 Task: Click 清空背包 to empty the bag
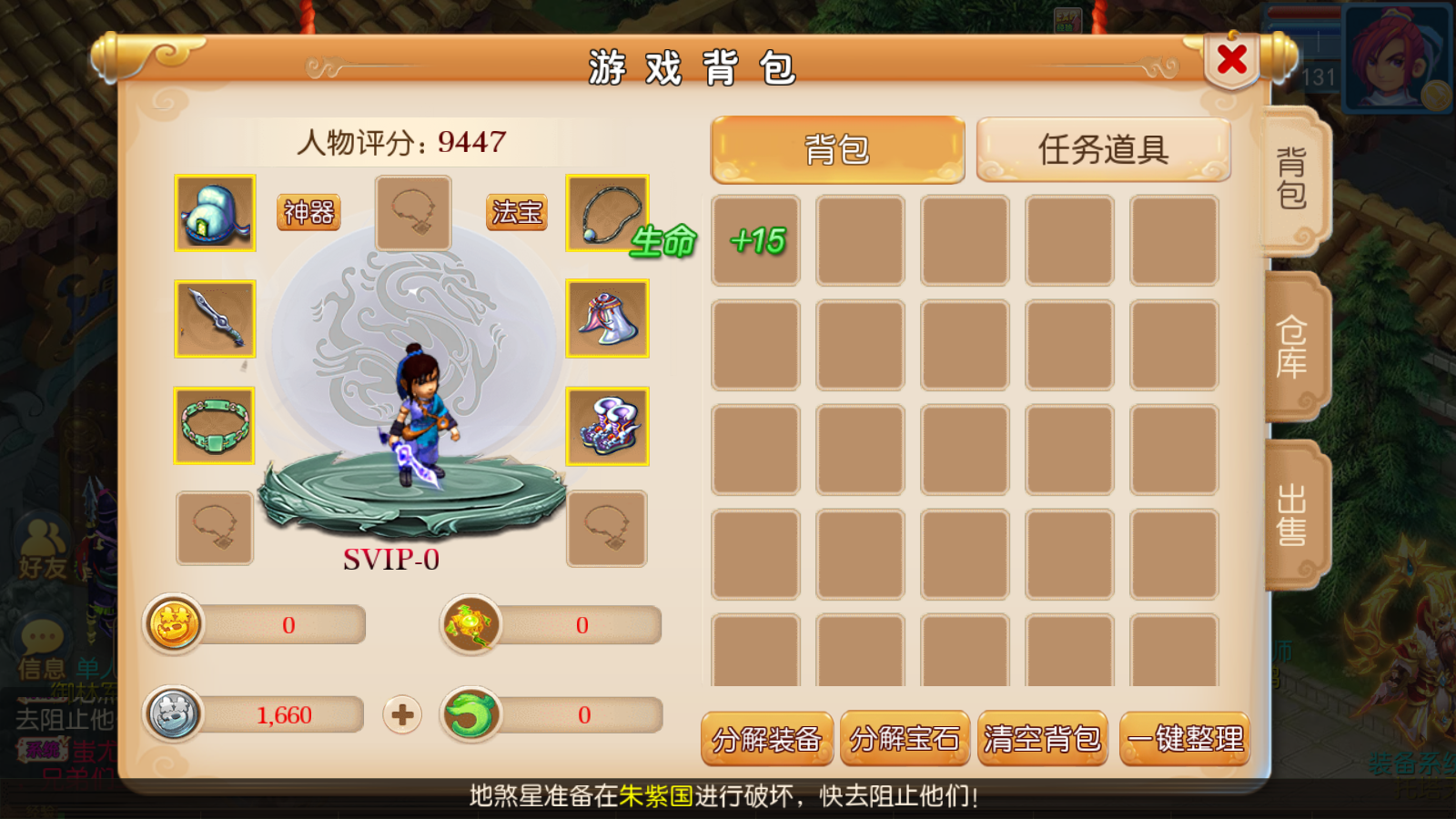1043,739
